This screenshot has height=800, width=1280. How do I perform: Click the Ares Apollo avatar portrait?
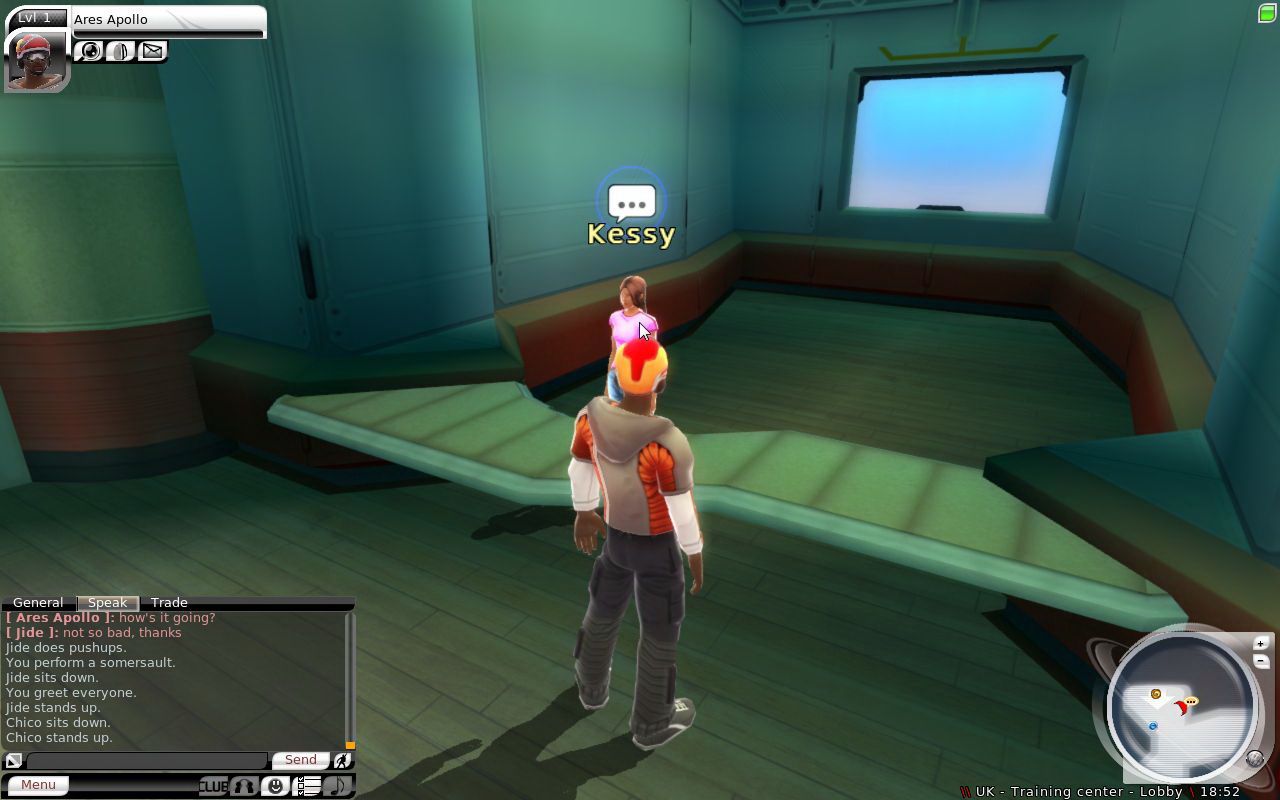click(36, 60)
